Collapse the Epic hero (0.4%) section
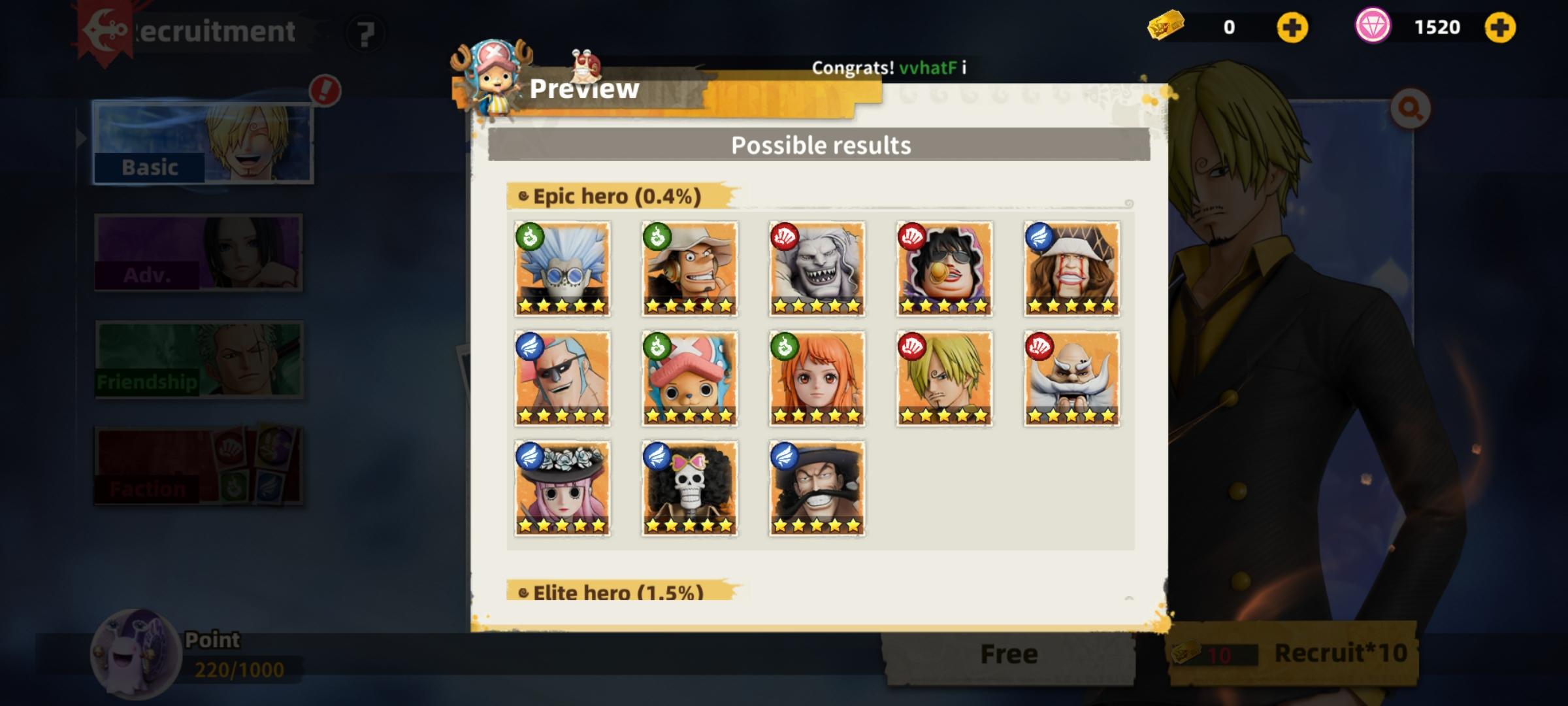The height and width of the screenshot is (706, 1568). click(617, 196)
